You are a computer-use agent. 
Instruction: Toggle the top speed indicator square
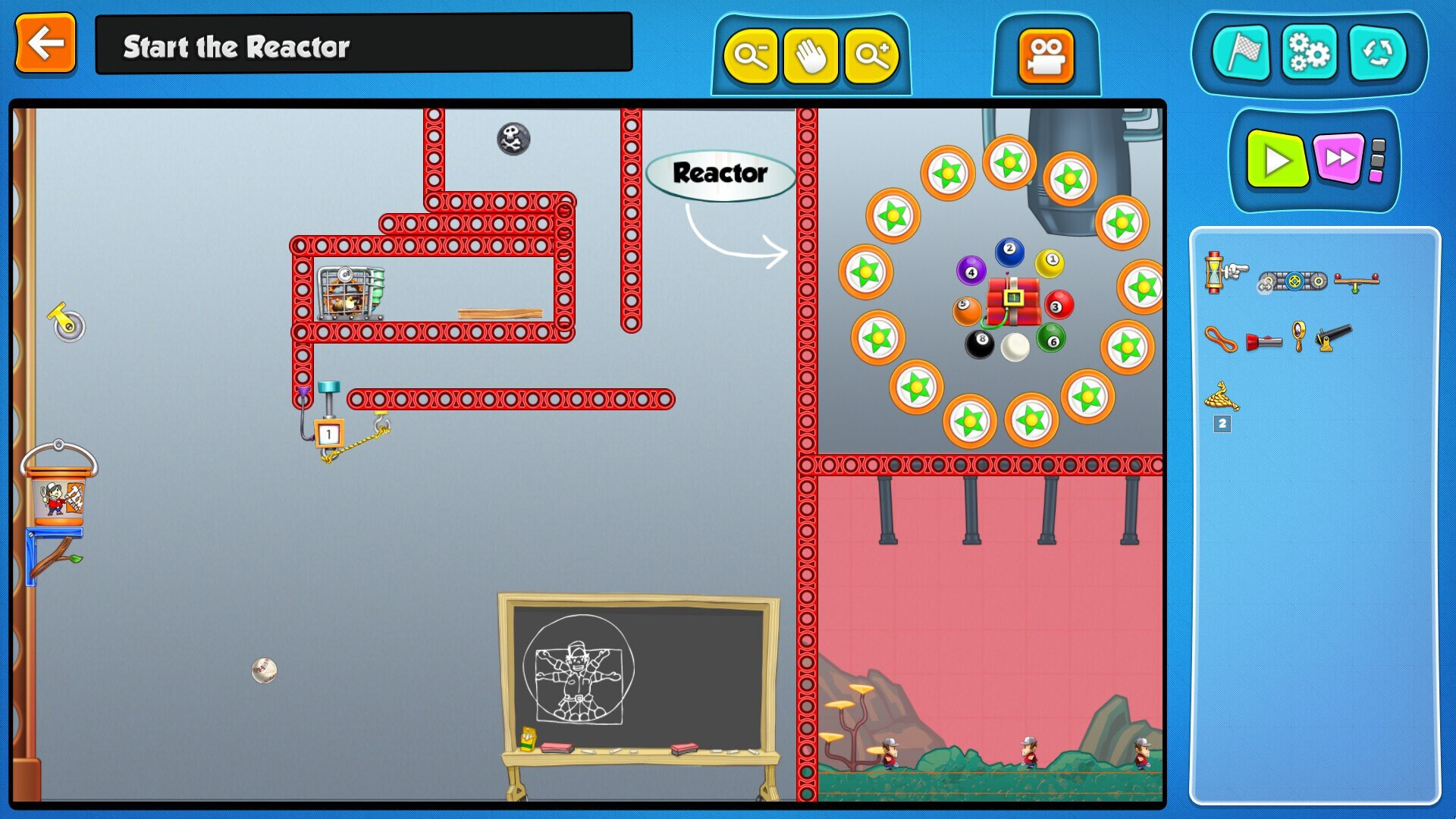point(1377,144)
